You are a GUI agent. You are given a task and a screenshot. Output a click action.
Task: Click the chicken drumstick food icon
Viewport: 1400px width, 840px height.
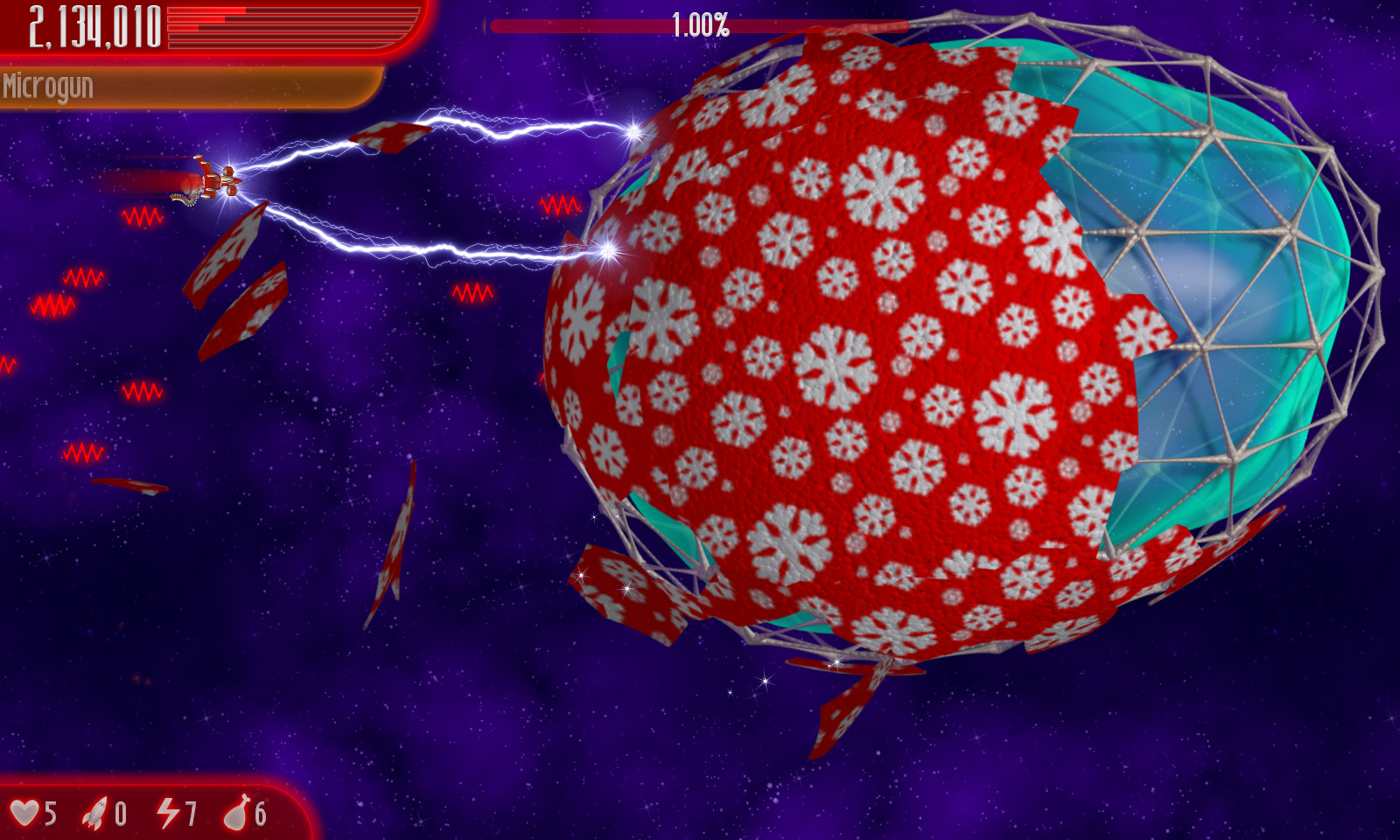pyautogui.click(x=238, y=812)
